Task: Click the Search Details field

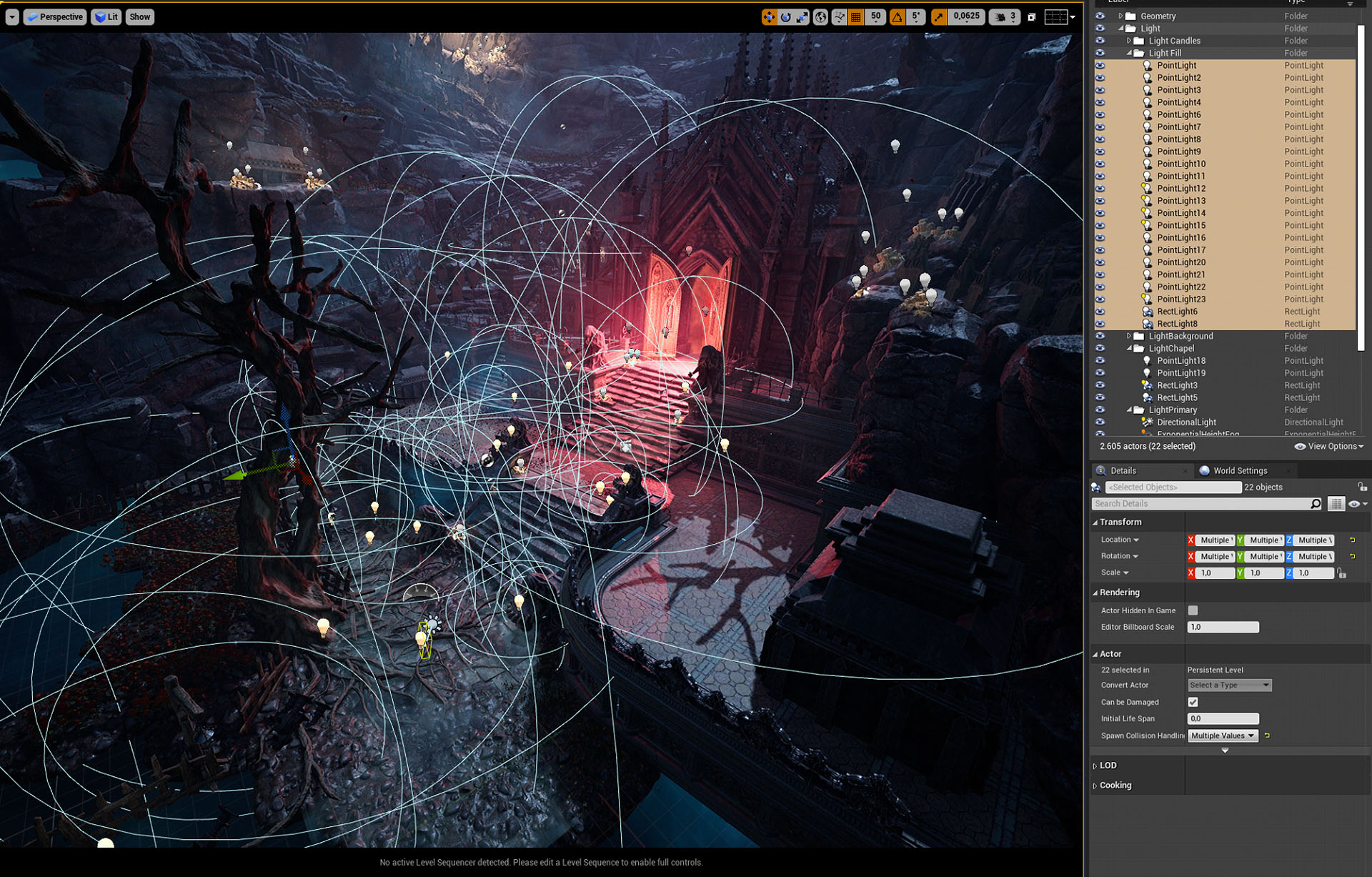Action: 1202,504
